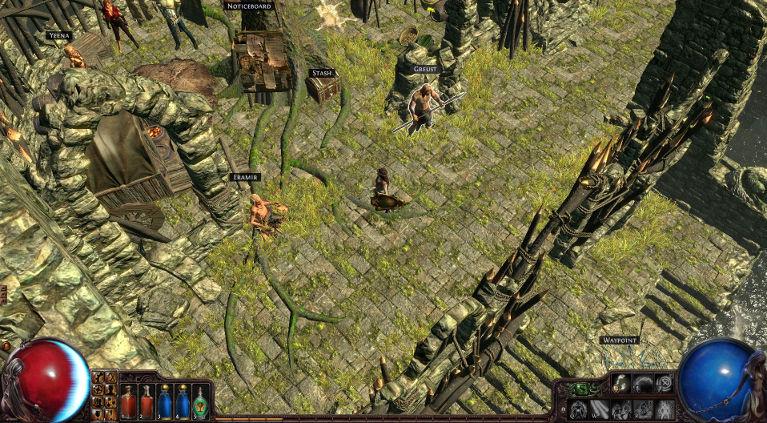Drink the mana flask numbered 4

pos(182,401)
